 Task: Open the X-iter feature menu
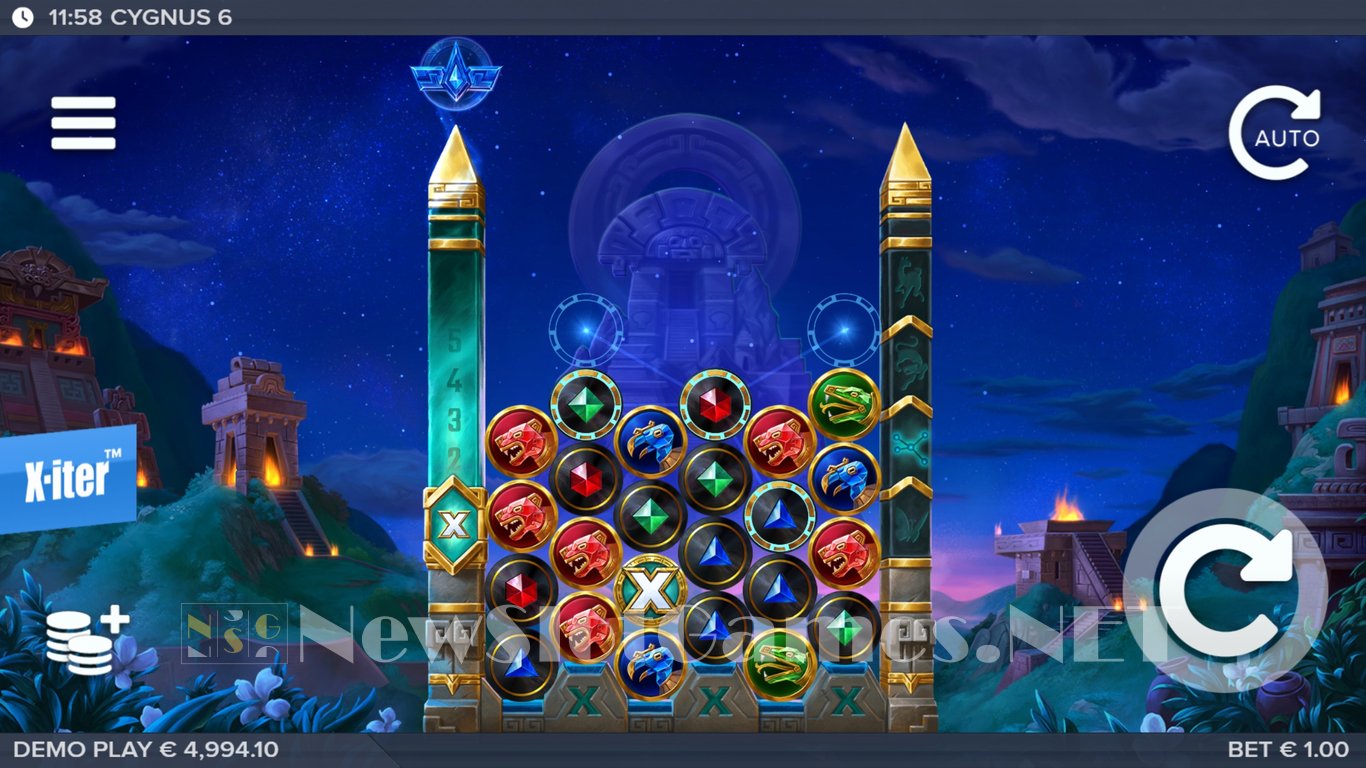pyautogui.click(x=68, y=479)
